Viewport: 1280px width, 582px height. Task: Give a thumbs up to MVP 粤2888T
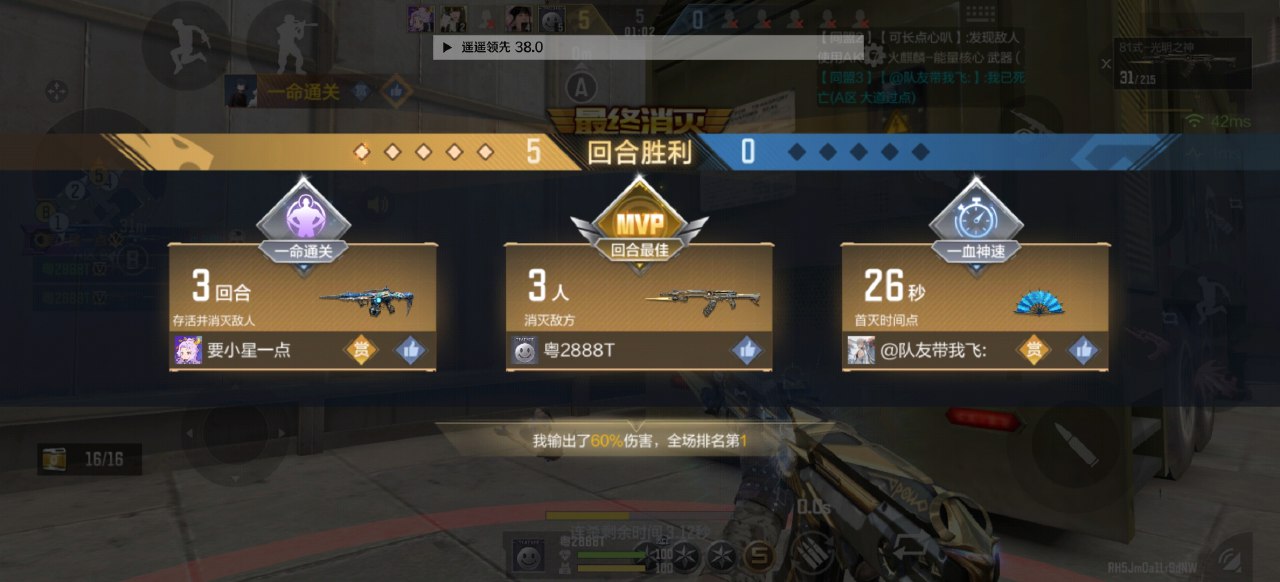(746, 350)
